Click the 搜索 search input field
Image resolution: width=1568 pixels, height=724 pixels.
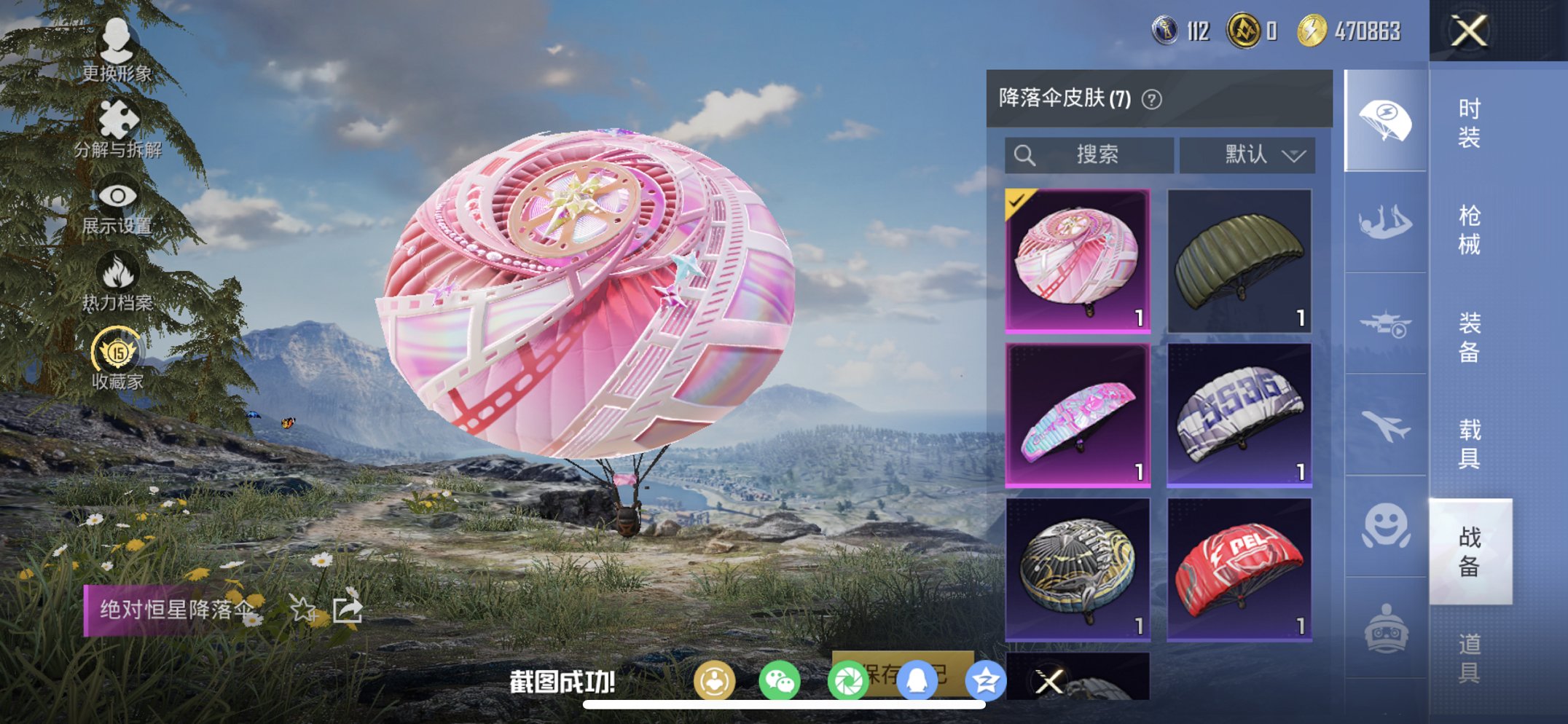tap(1089, 154)
